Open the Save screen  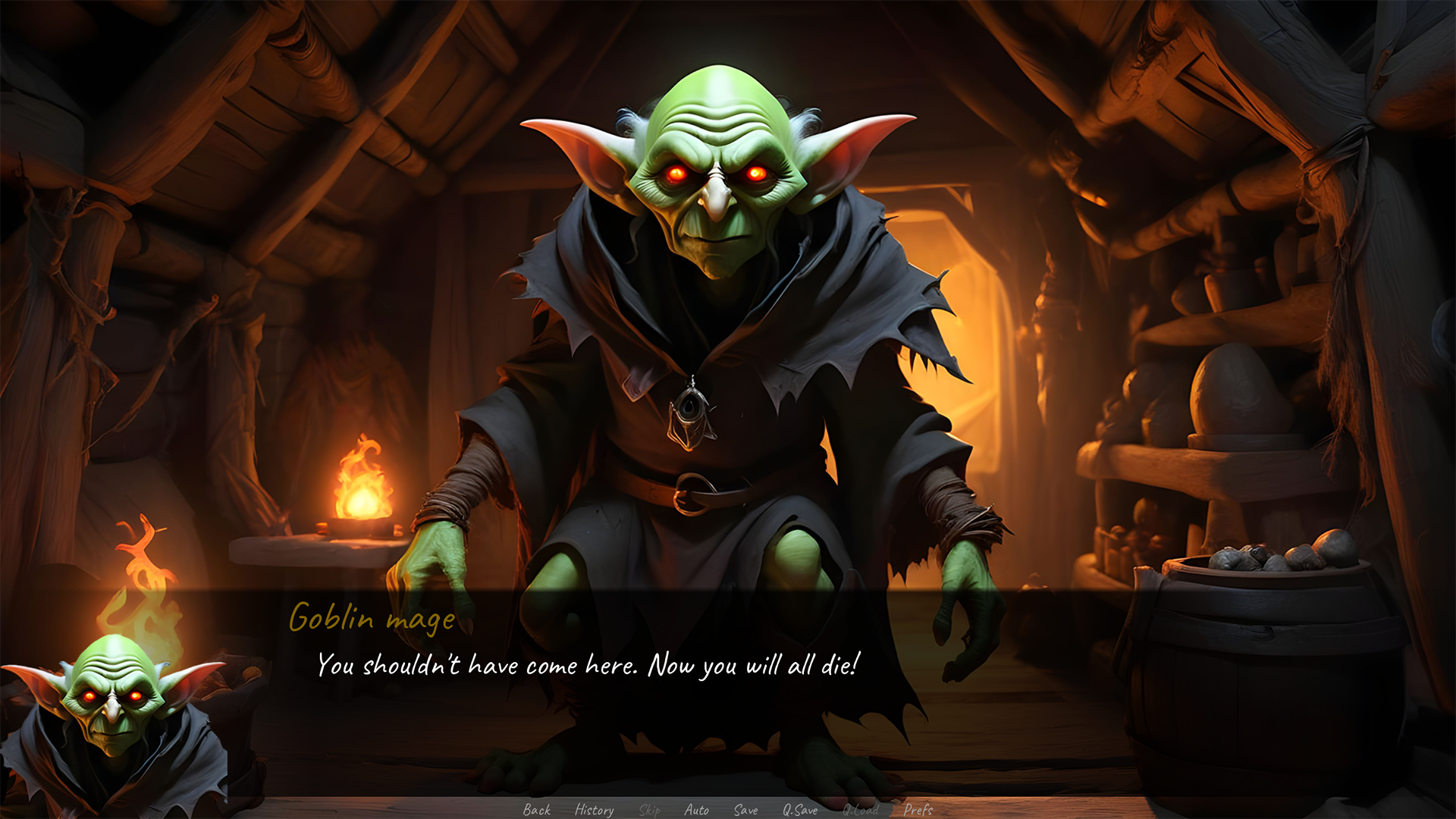pyautogui.click(x=745, y=811)
